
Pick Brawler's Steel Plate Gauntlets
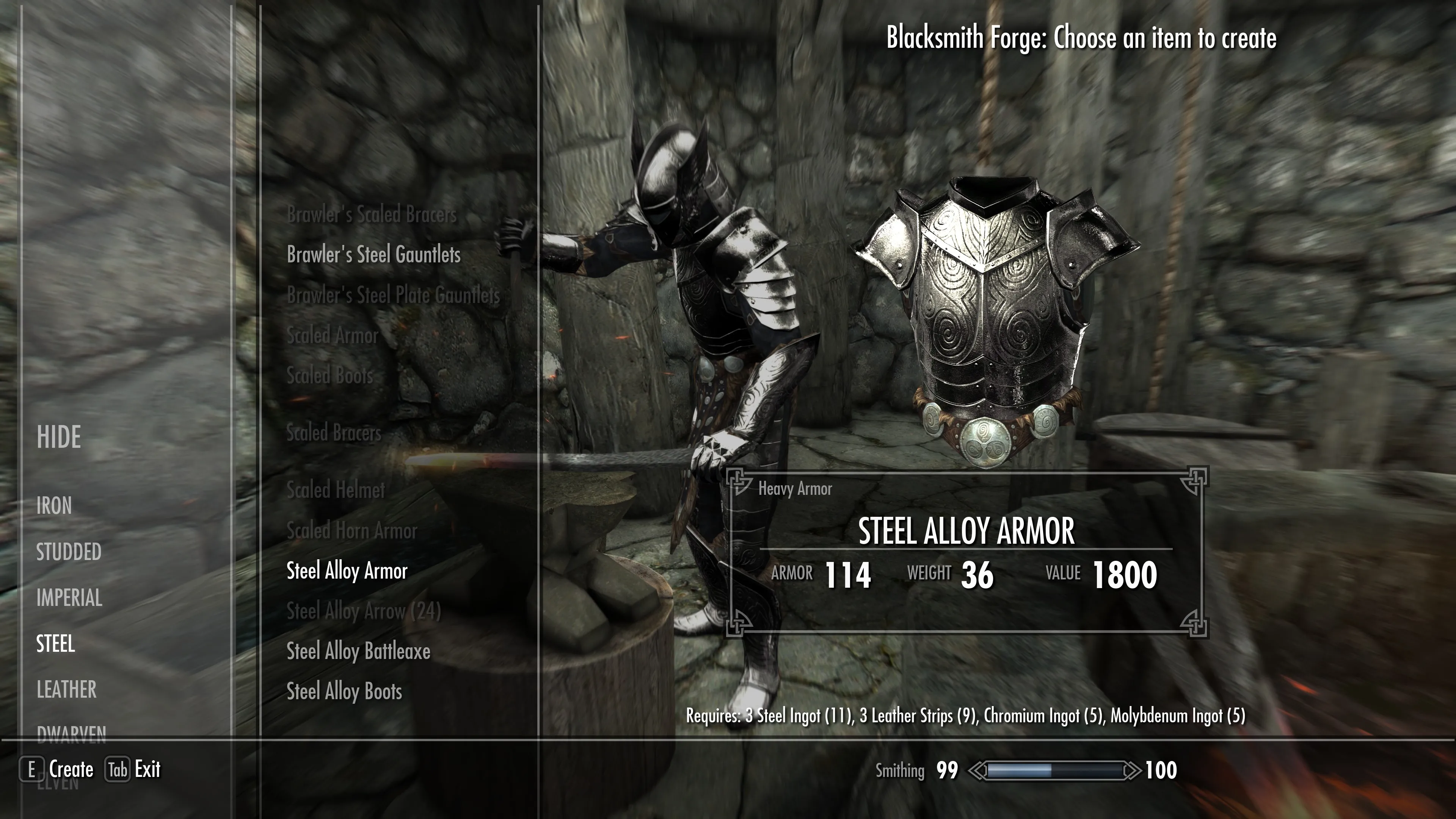pyautogui.click(x=394, y=295)
